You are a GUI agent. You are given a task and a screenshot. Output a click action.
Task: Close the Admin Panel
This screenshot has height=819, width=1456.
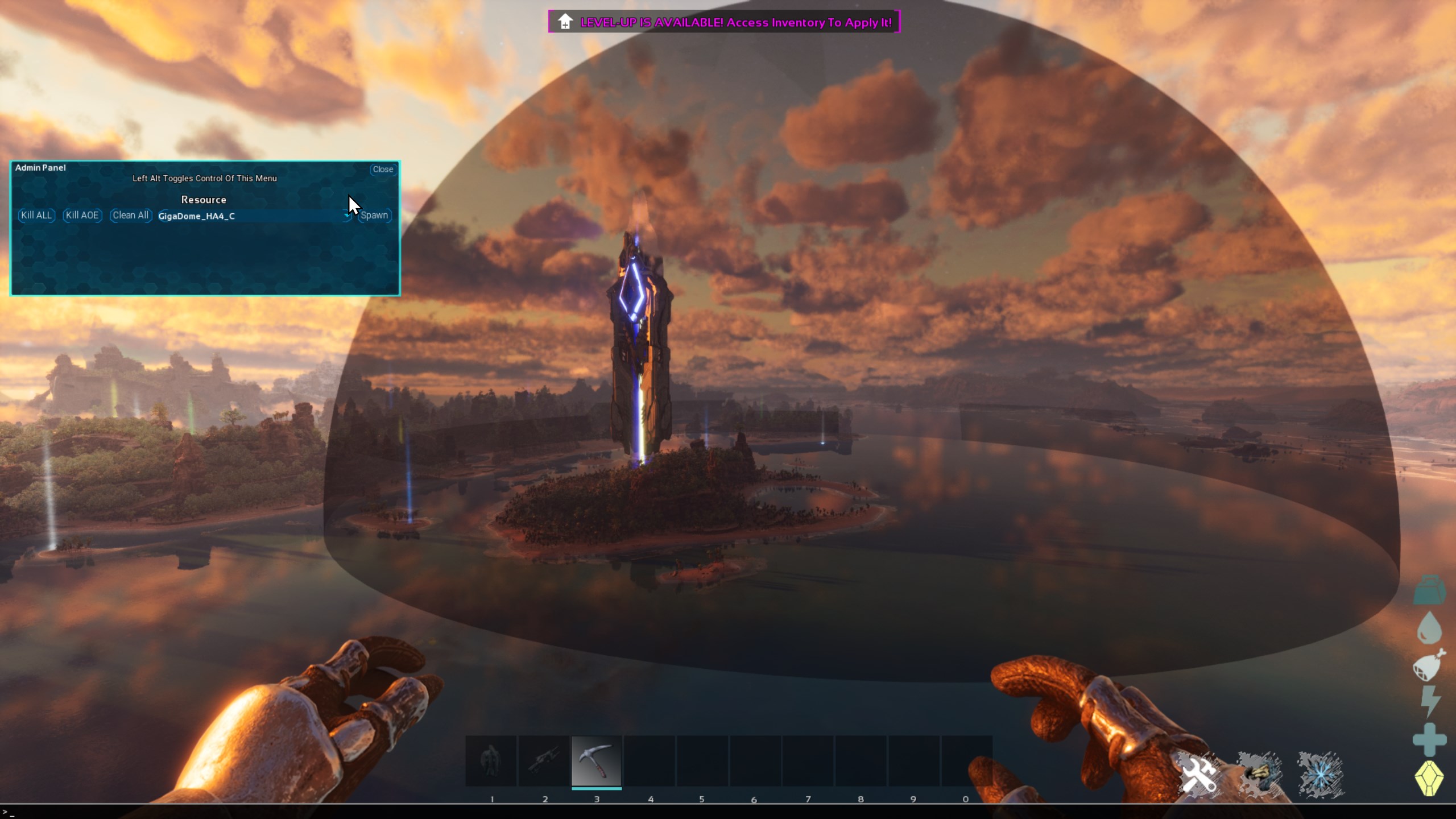point(383,169)
